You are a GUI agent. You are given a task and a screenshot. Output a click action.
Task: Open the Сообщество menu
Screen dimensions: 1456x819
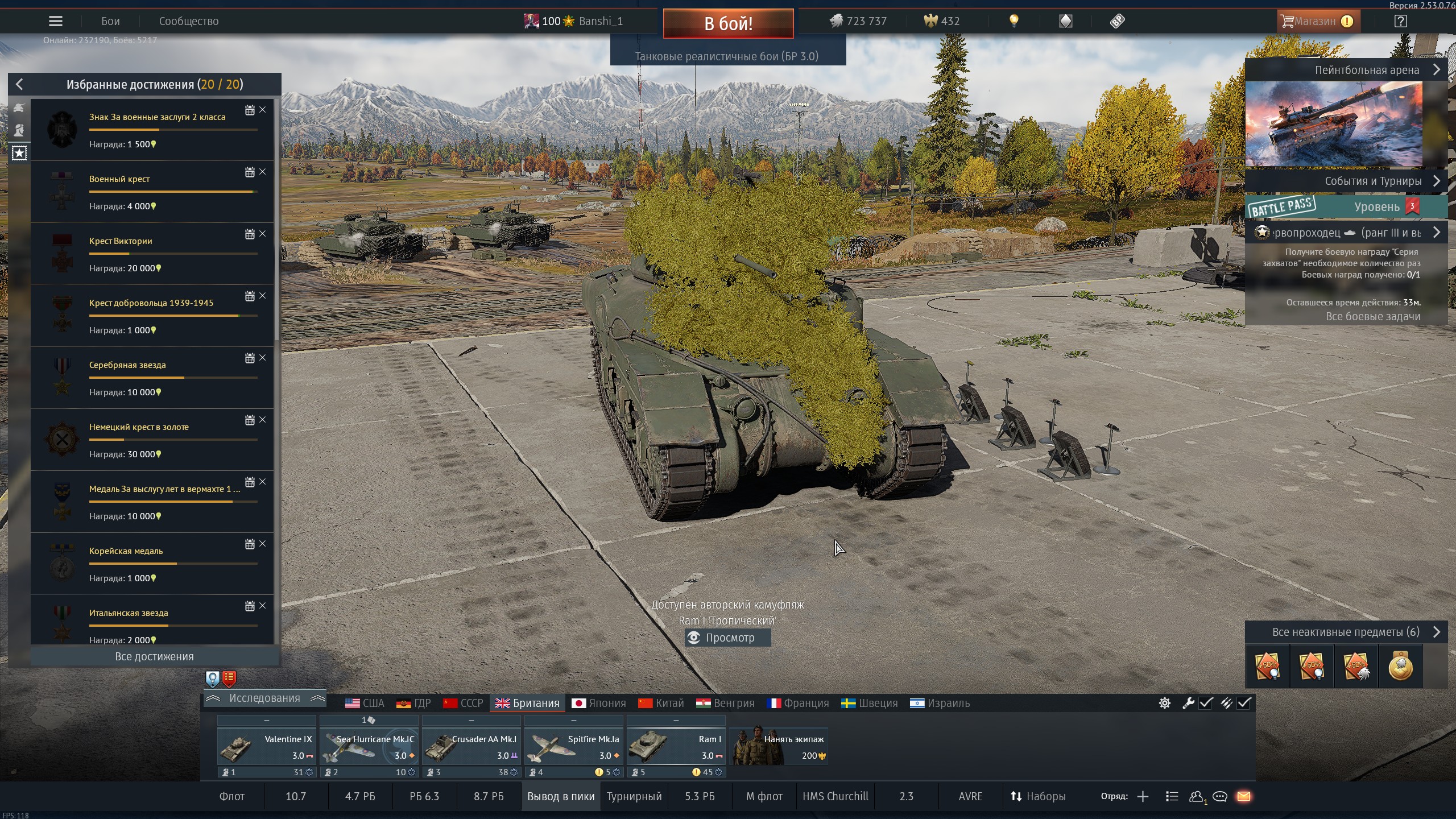pyautogui.click(x=188, y=22)
